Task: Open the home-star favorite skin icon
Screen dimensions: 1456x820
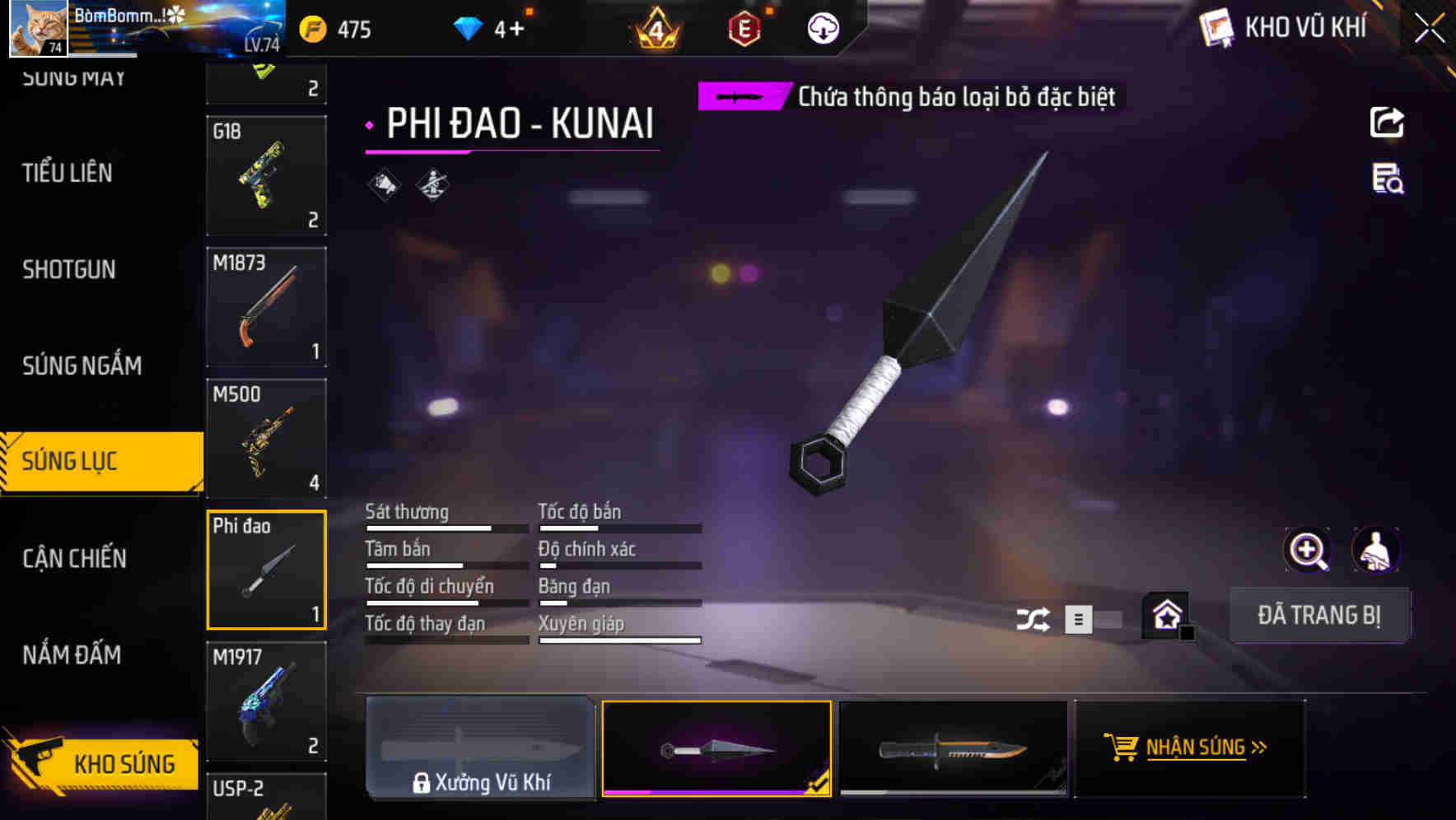Action: click(x=1164, y=614)
